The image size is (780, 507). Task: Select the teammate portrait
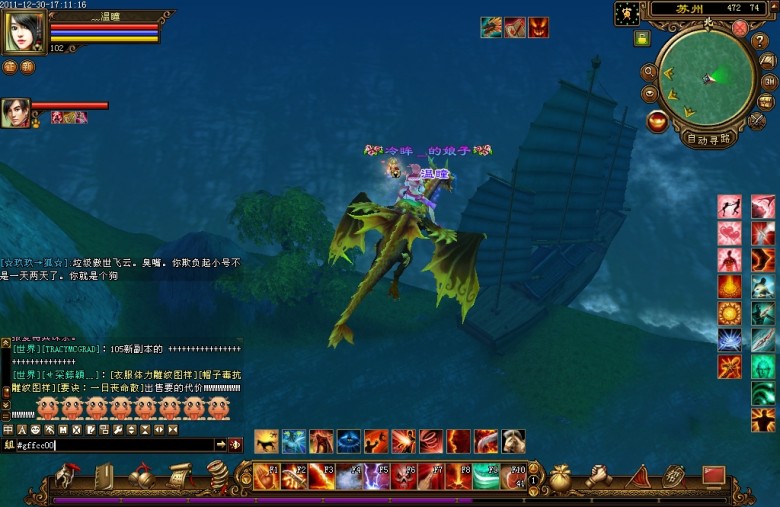pyautogui.click(x=15, y=113)
